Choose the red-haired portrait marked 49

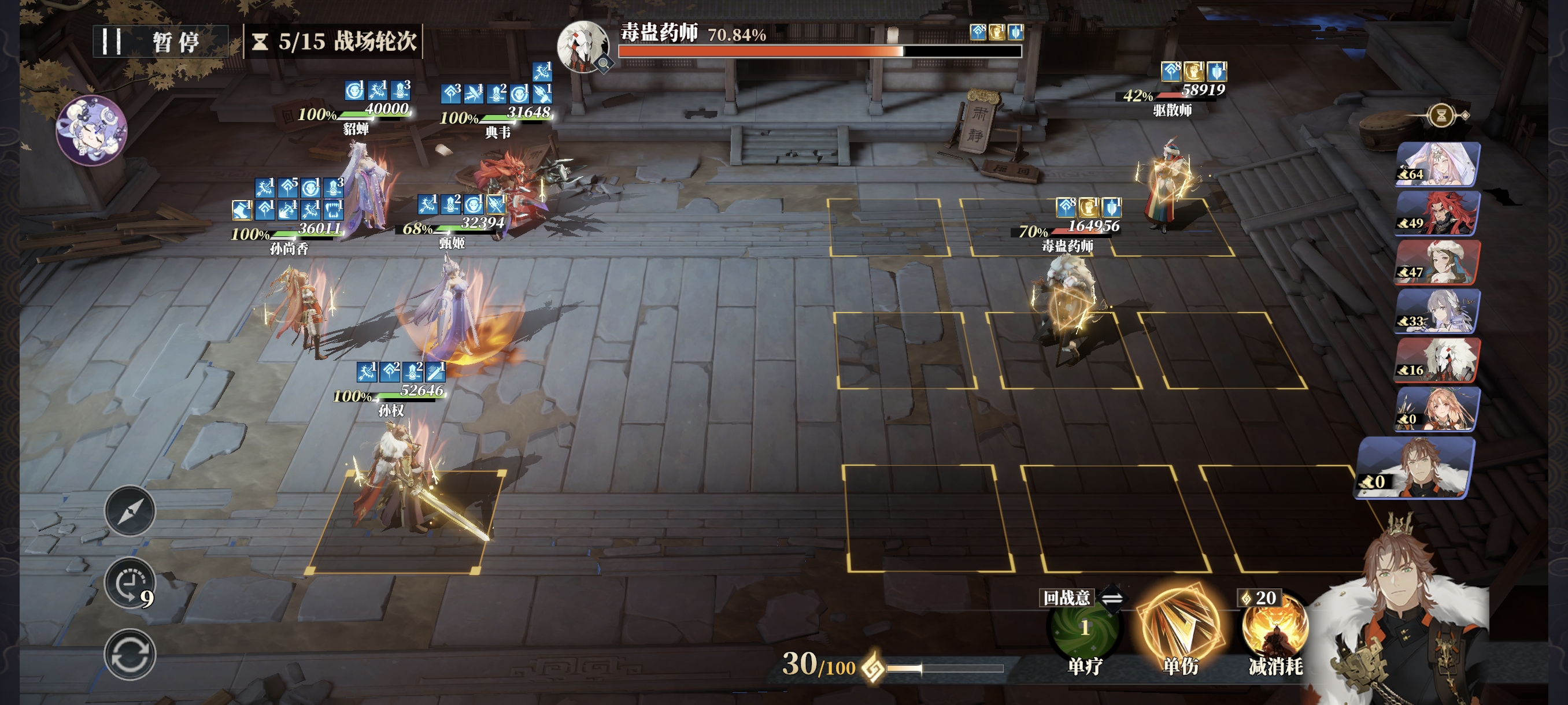[x=1438, y=213]
